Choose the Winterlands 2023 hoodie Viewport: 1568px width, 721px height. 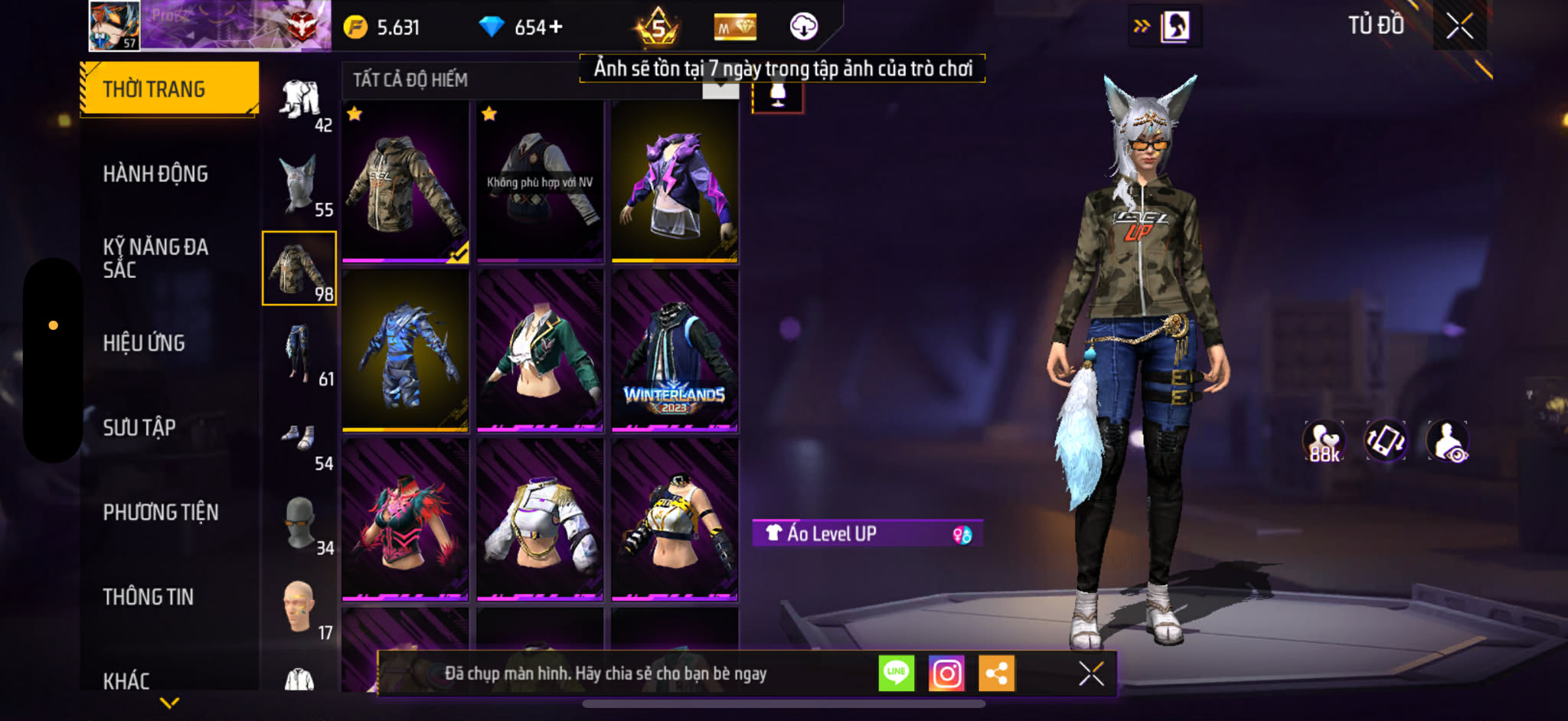[675, 350]
